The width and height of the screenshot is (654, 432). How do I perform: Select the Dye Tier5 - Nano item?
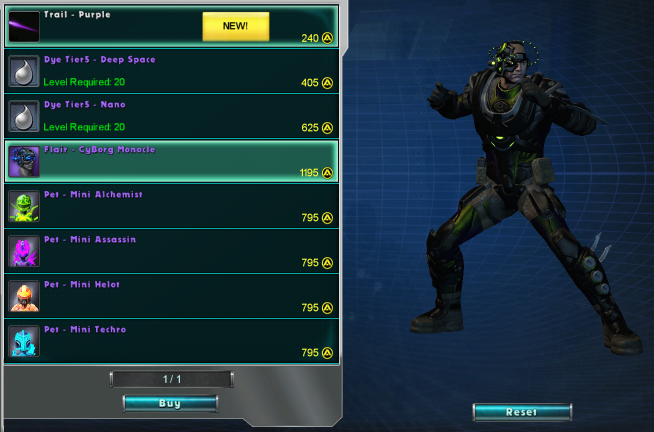click(172, 116)
